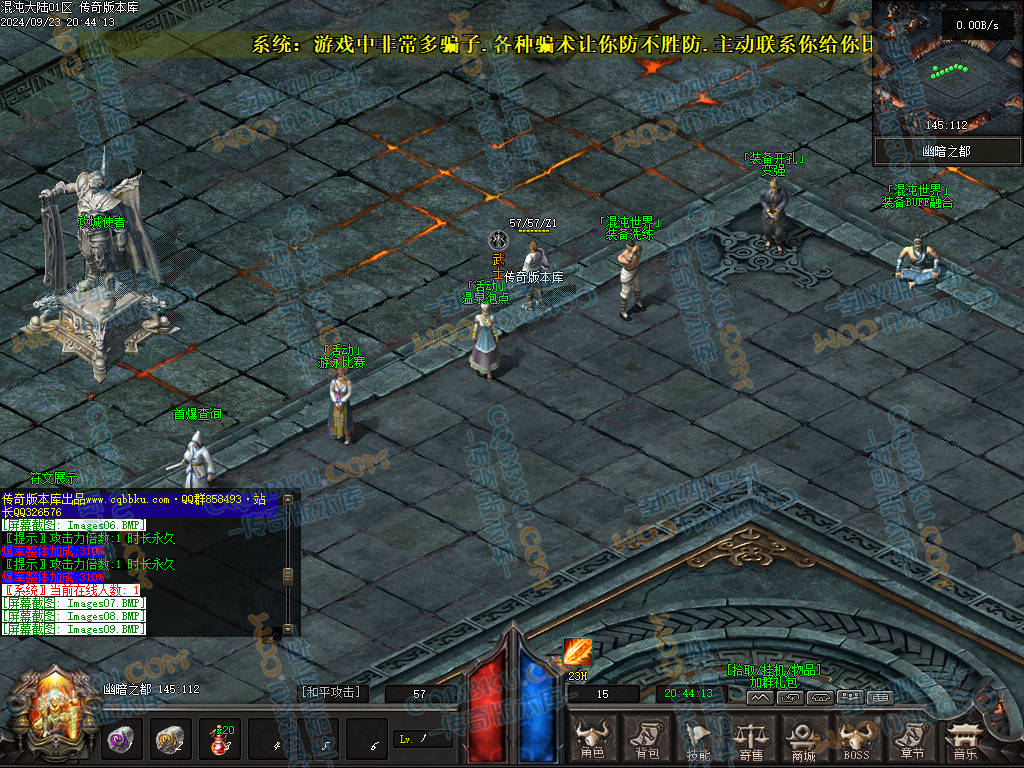Click the 拾取/挂机/物品 green text link
Viewport: 1024px width, 768px height.
[x=774, y=670]
